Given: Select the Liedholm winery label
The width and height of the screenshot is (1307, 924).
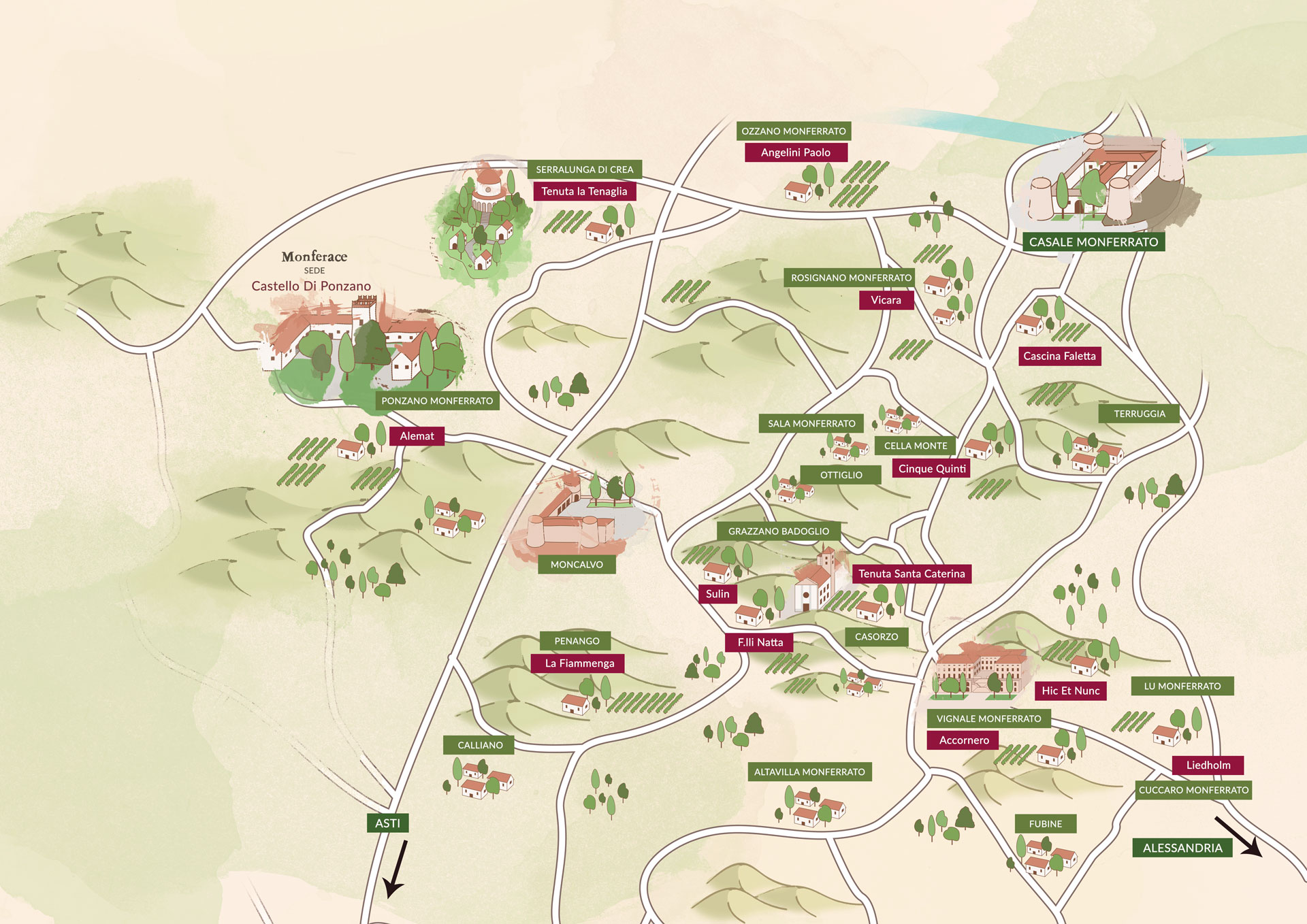Looking at the screenshot, I should (1208, 765).
